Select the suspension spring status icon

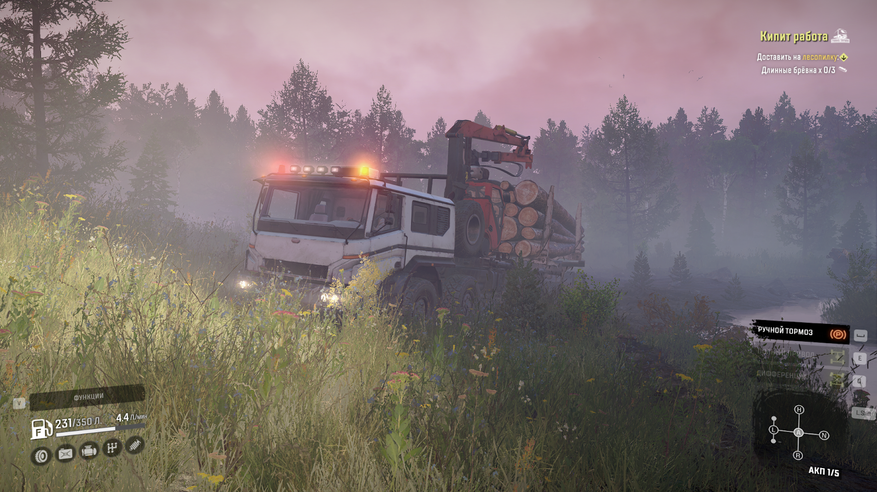point(135,445)
